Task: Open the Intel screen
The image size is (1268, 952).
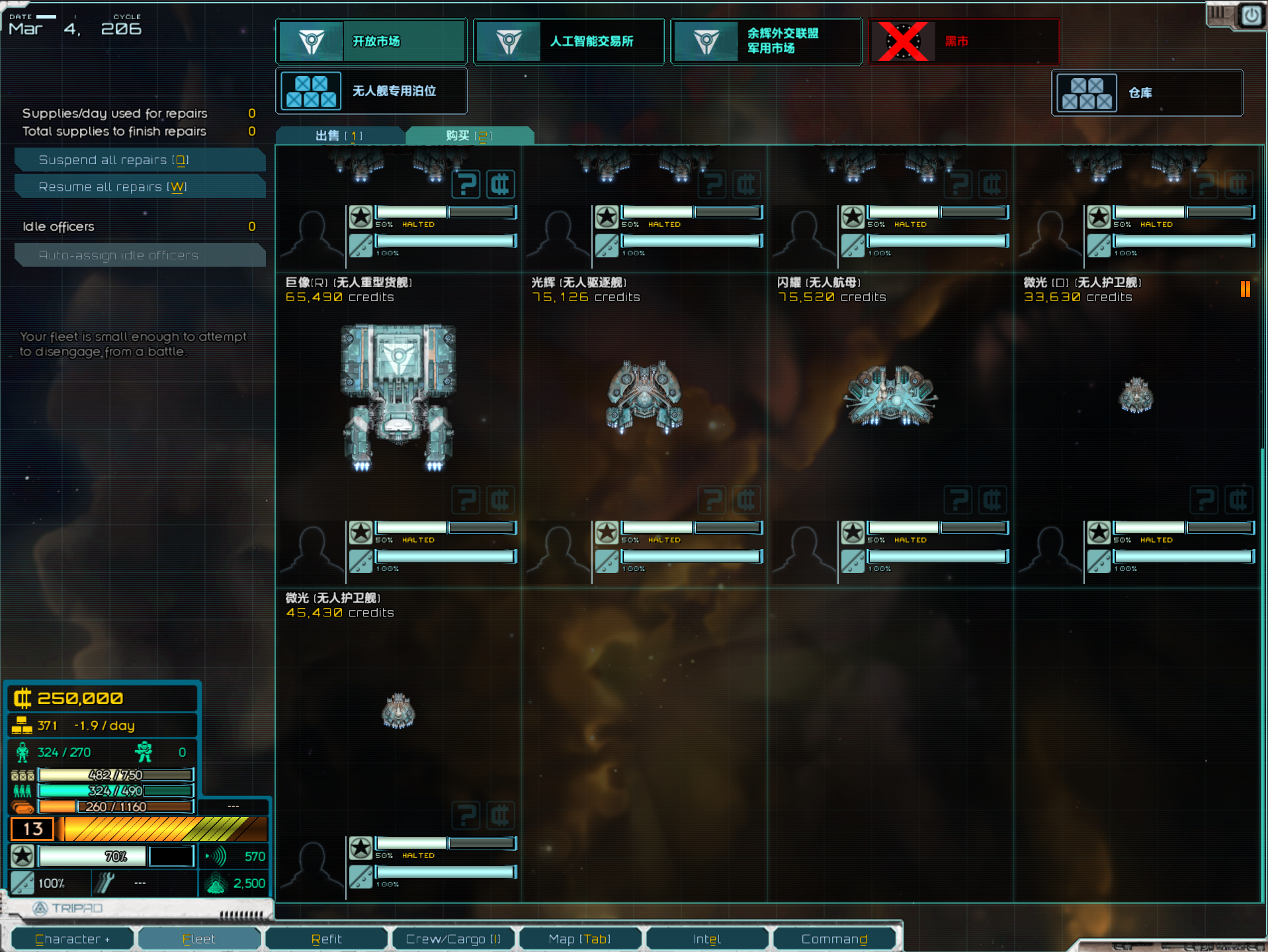Action: click(x=707, y=939)
